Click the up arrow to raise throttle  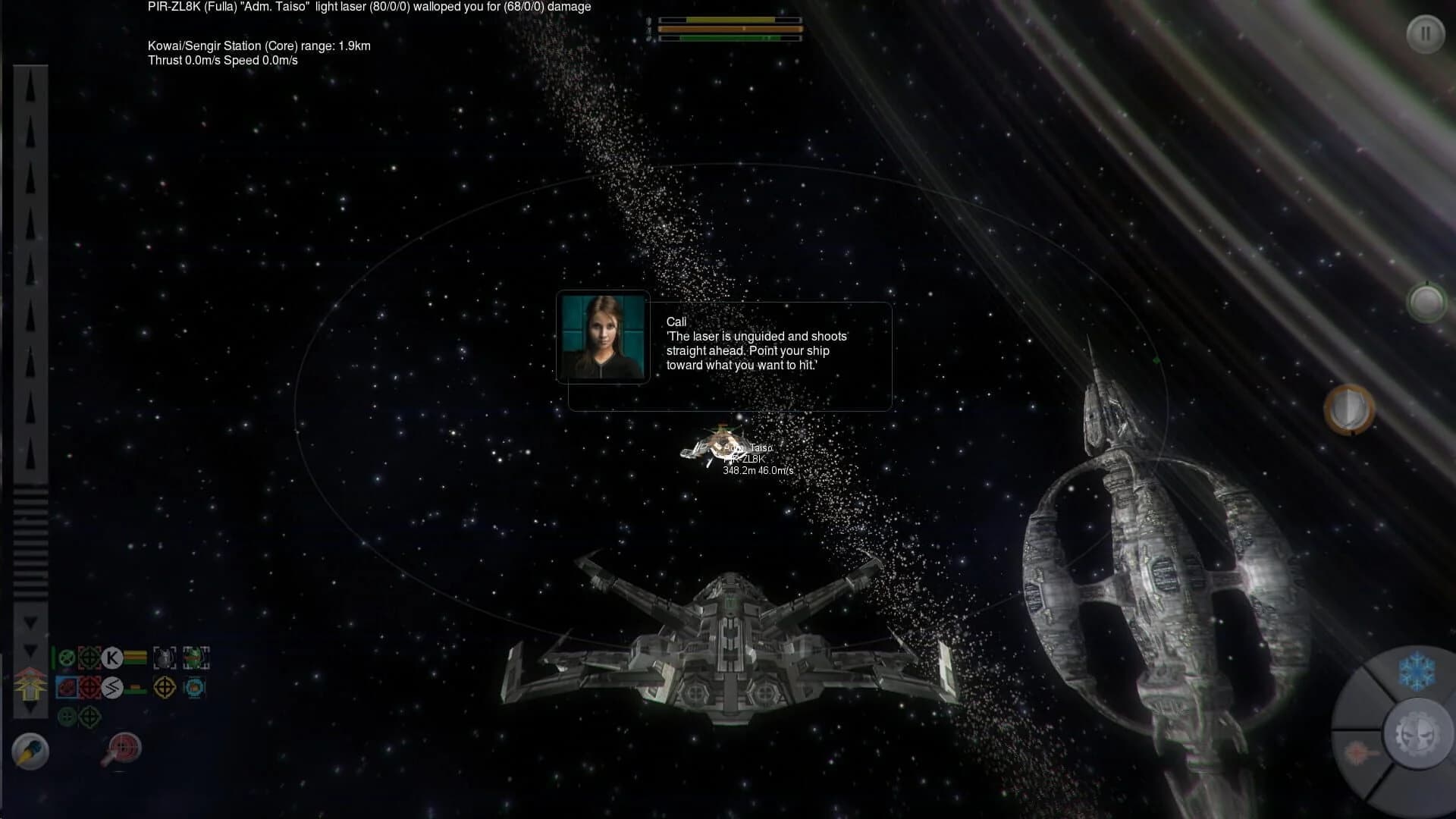[30, 87]
